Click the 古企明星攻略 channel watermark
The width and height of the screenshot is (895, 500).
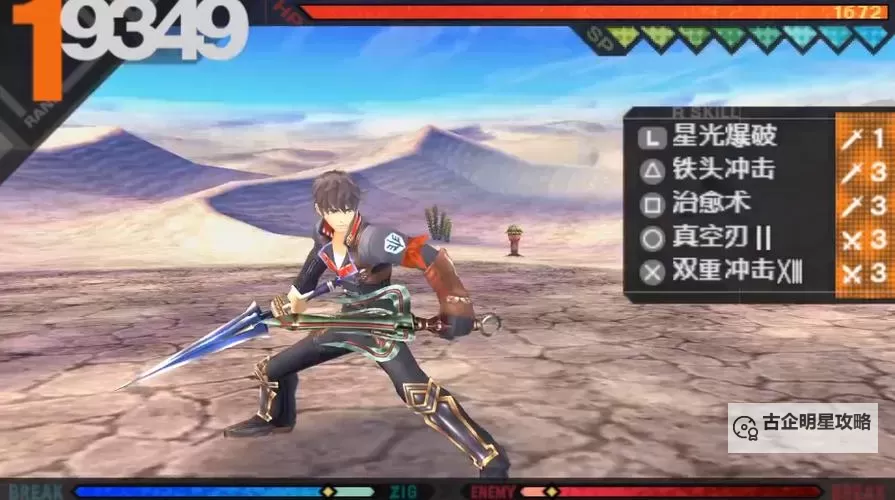[803, 424]
